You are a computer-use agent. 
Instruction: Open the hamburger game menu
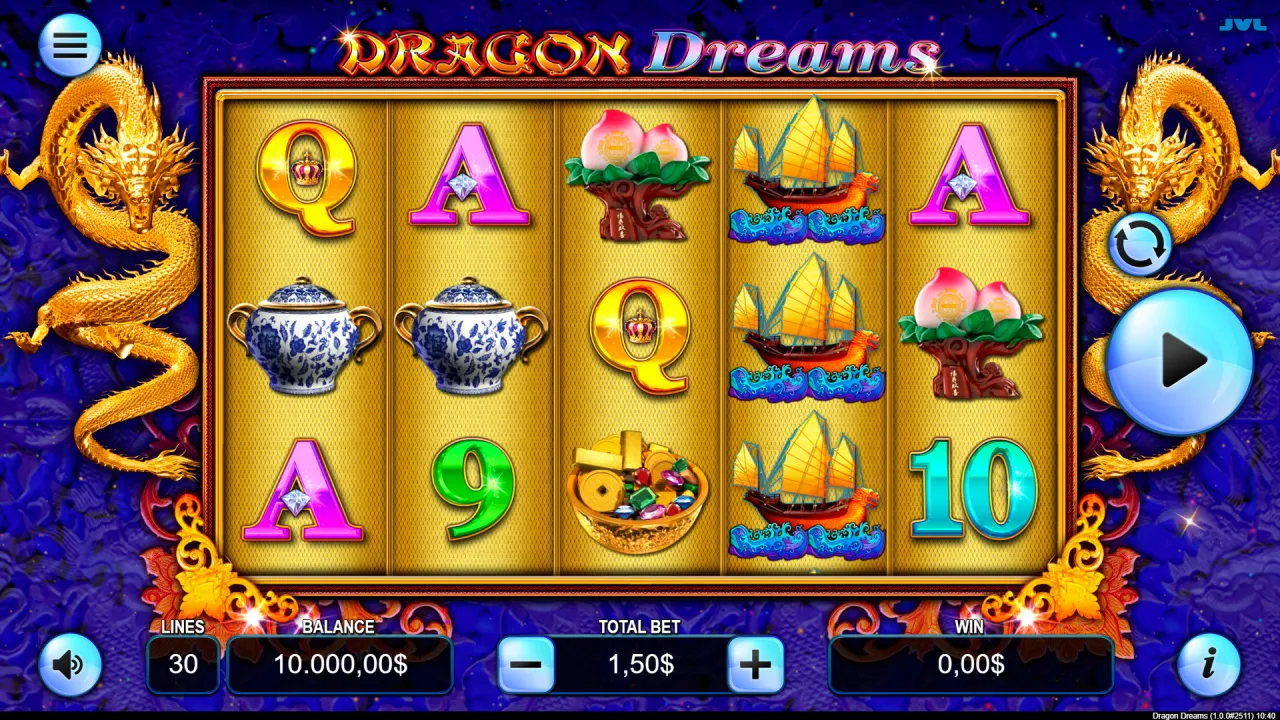[68, 44]
